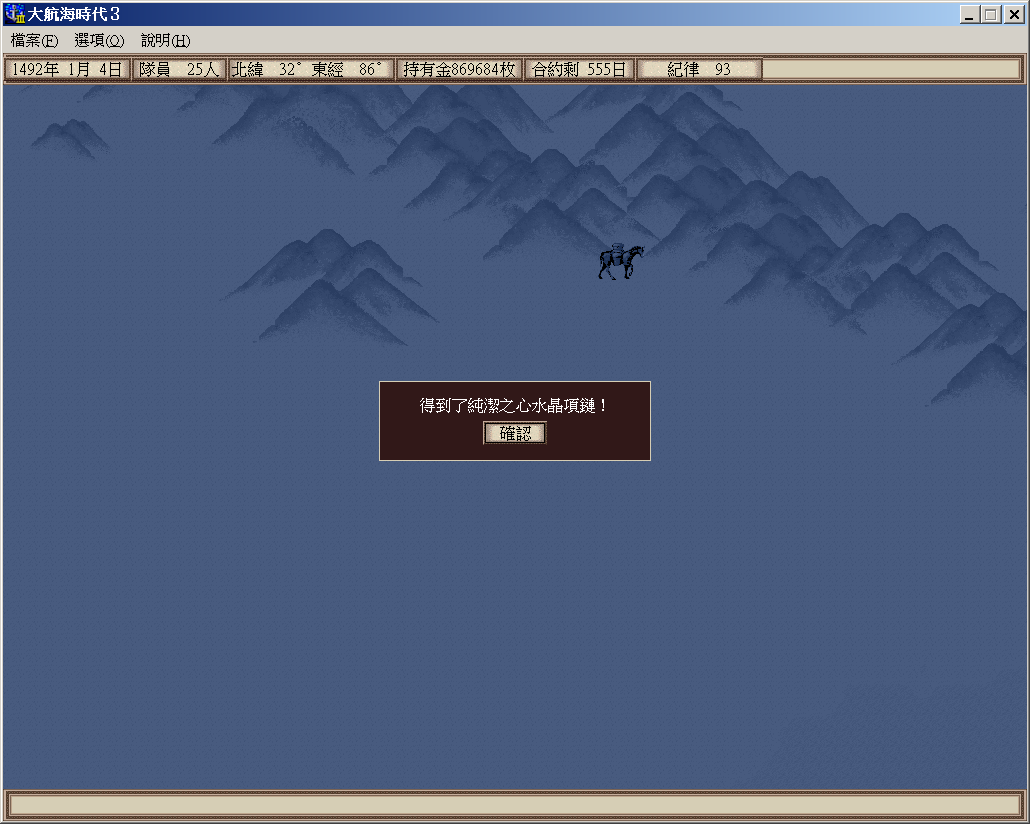Minimize the game window

pyautogui.click(x=970, y=15)
